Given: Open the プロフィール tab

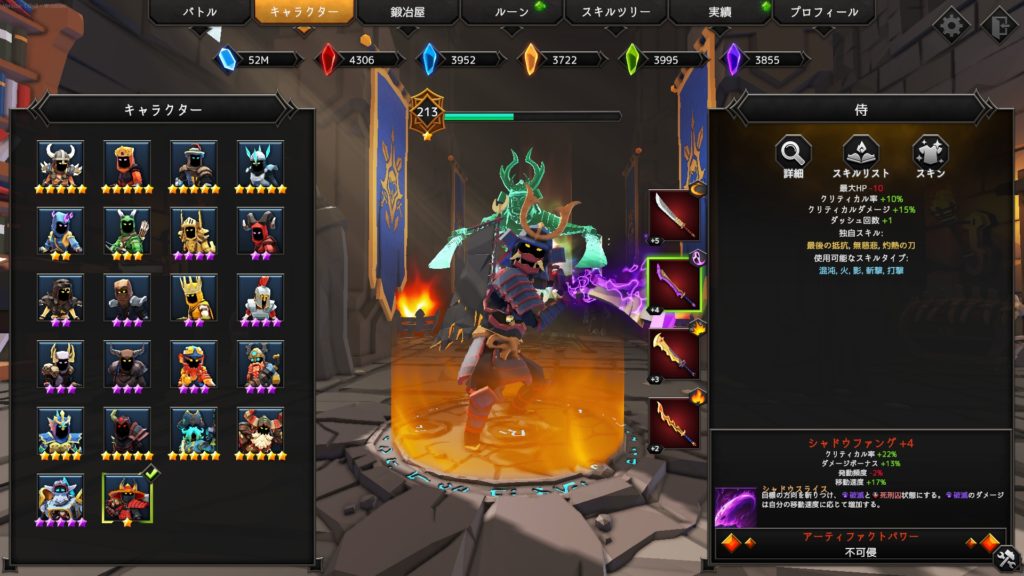Looking at the screenshot, I should [x=824, y=13].
